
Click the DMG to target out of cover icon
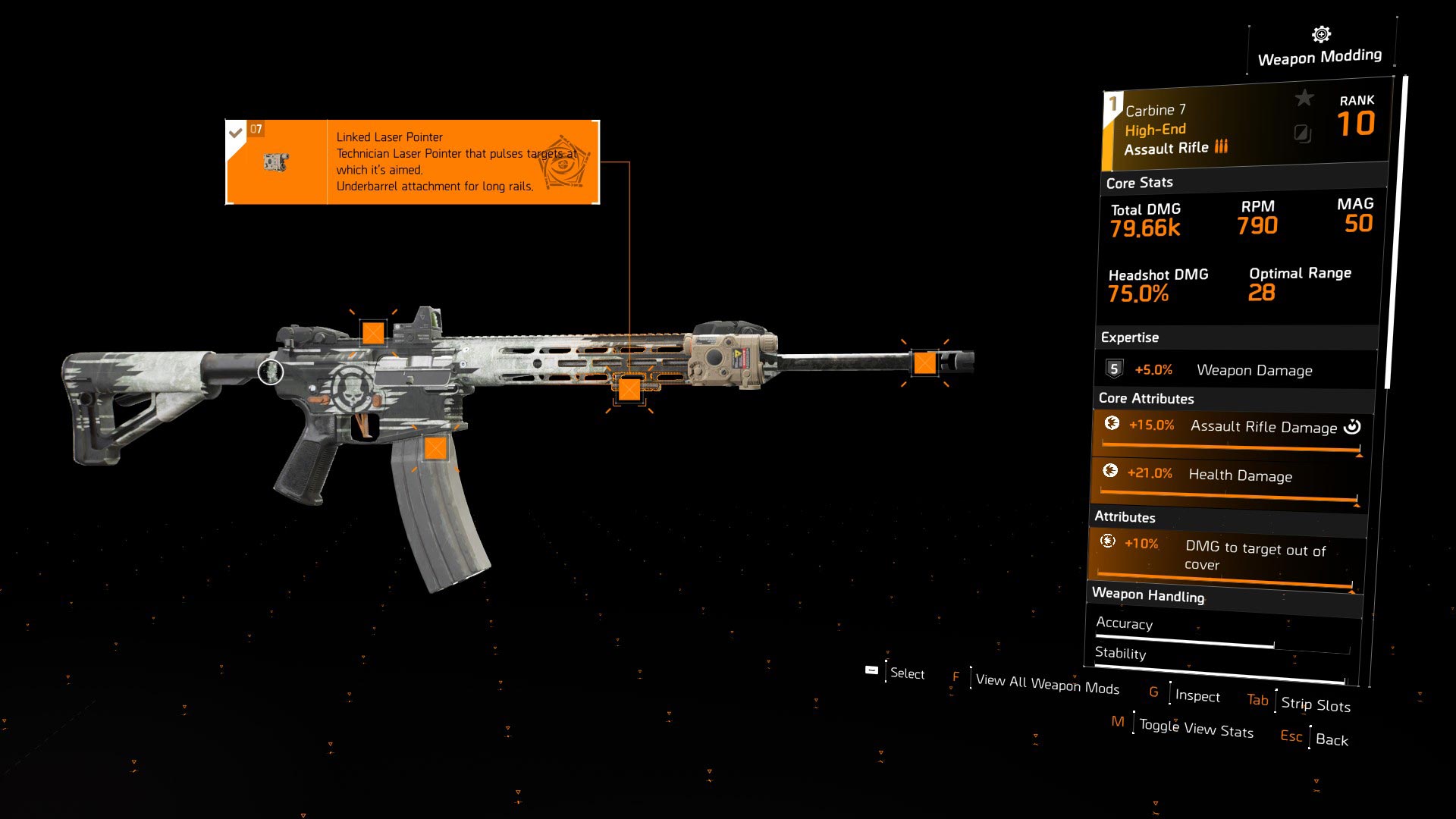(x=1108, y=541)
